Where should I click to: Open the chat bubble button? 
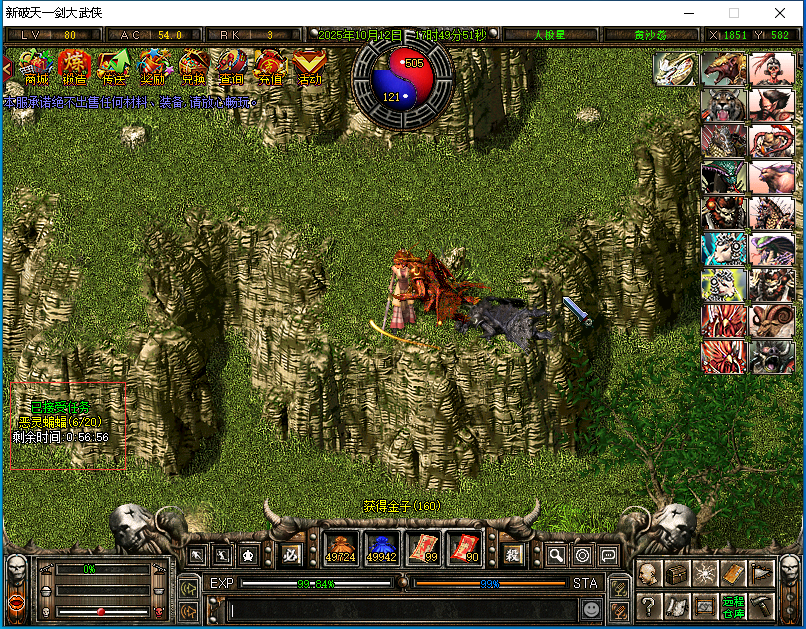pyautogui.click(x=607, y=555)
